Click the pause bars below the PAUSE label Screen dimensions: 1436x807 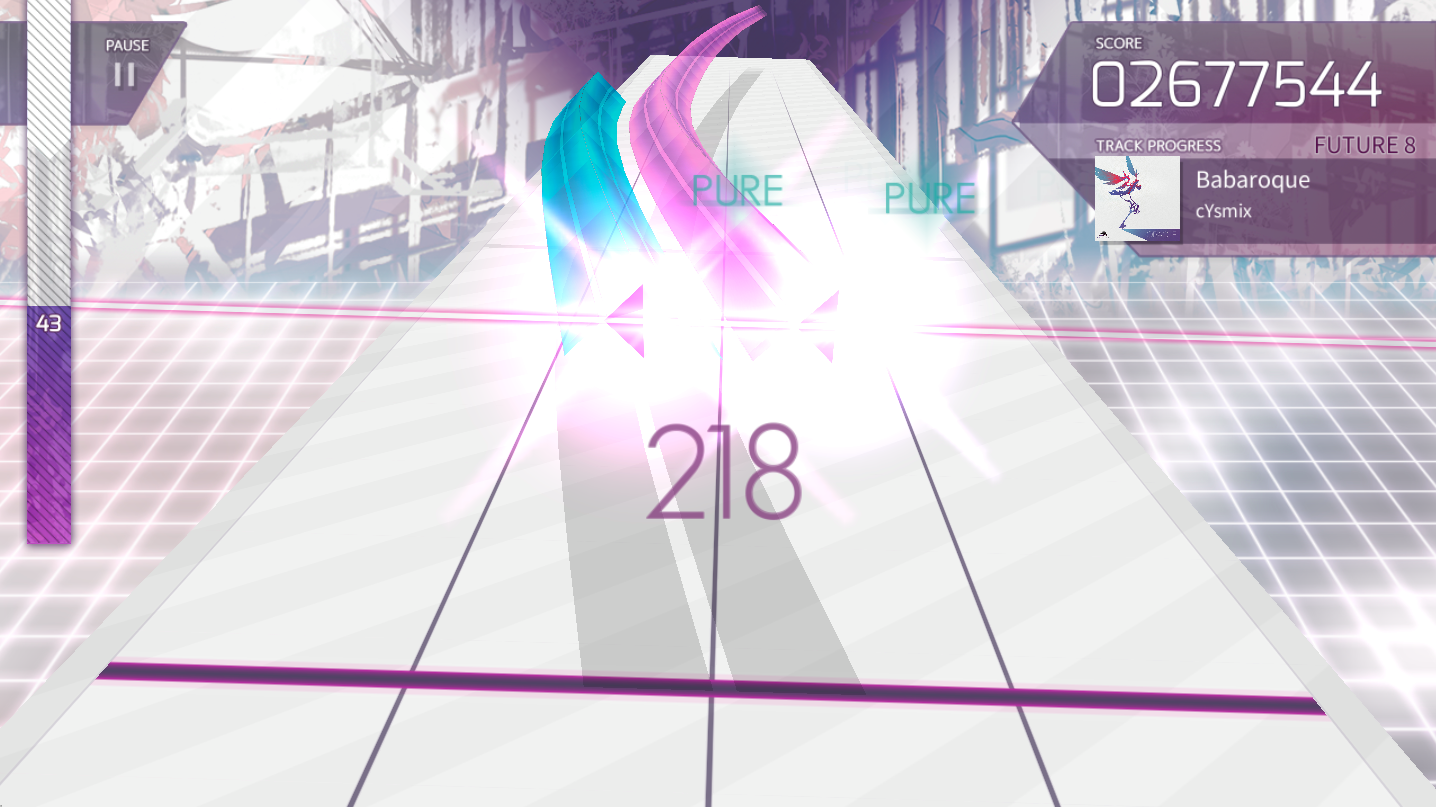pos(123,76)
